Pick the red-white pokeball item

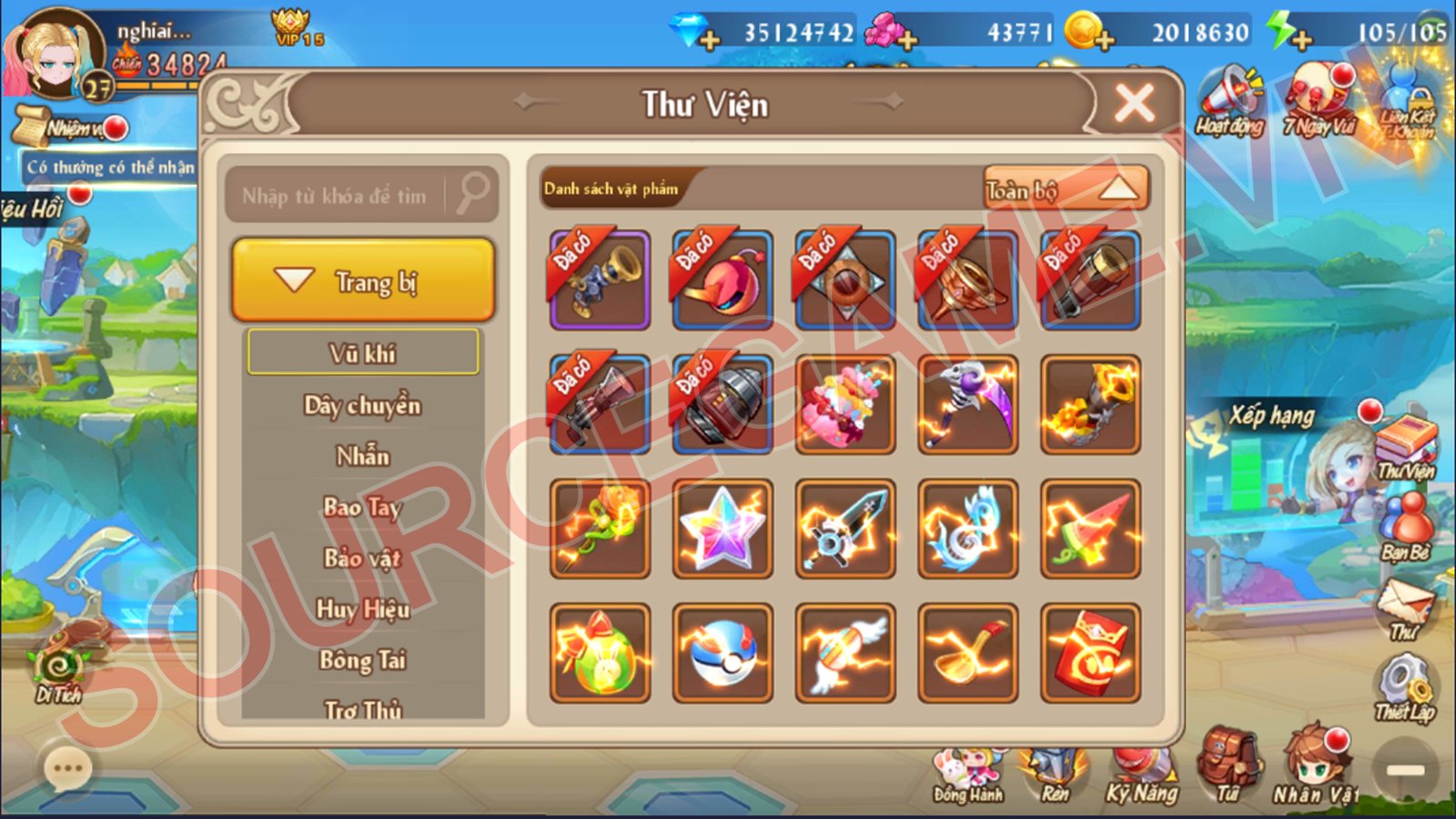(x=723, y=652)
